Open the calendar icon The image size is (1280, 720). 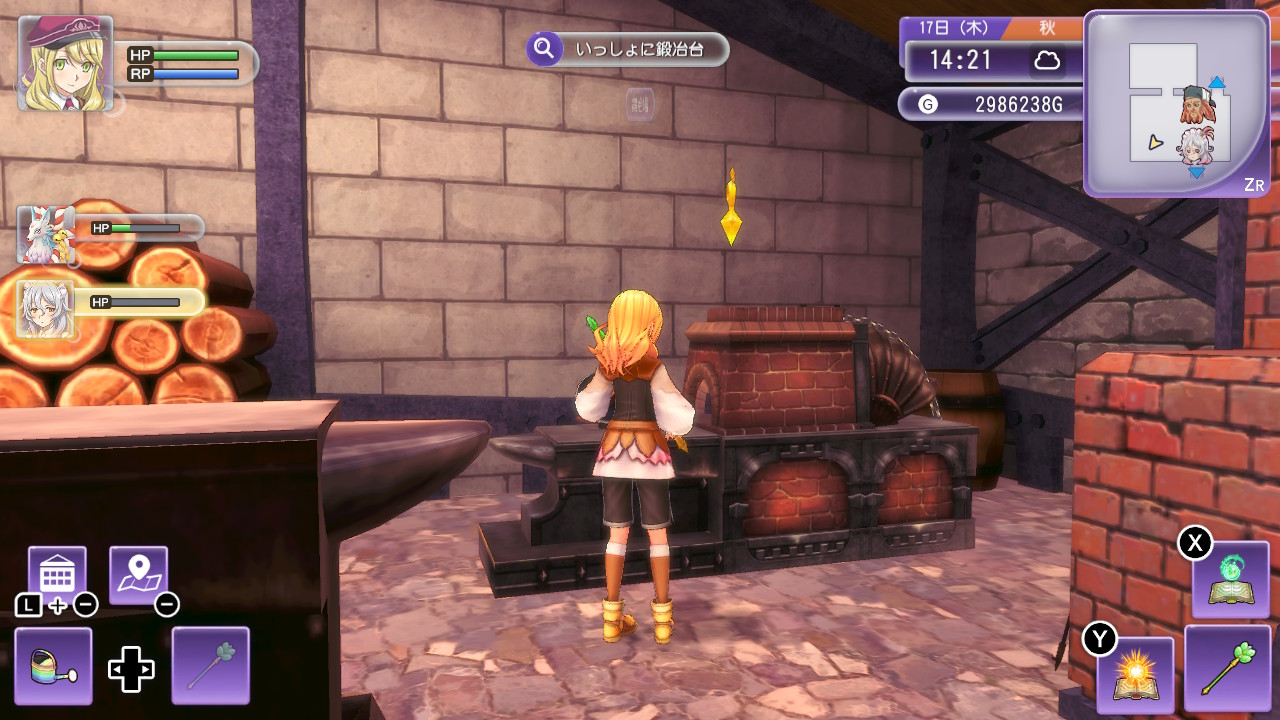57,574
